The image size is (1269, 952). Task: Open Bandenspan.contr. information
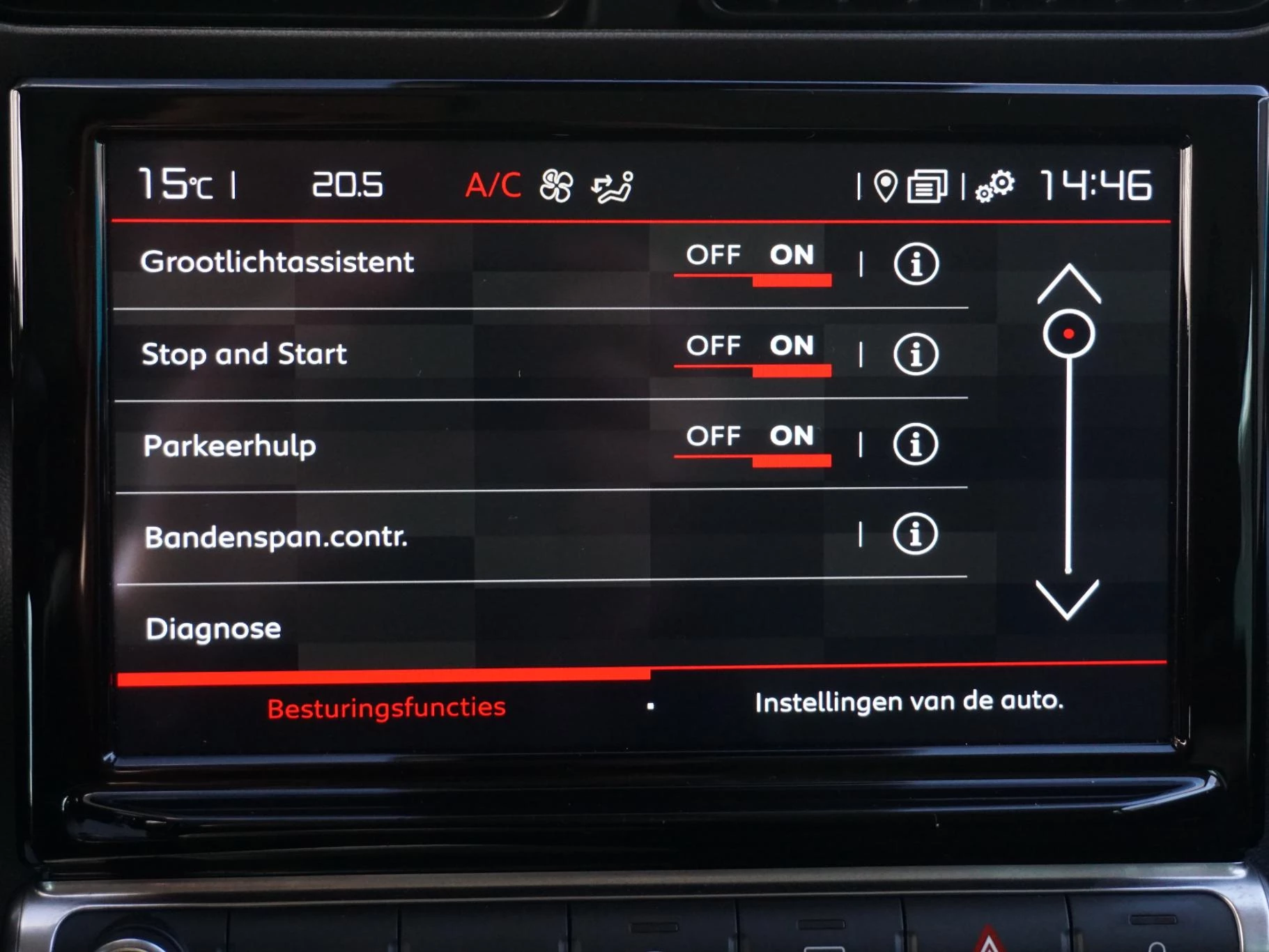point(916,535)
